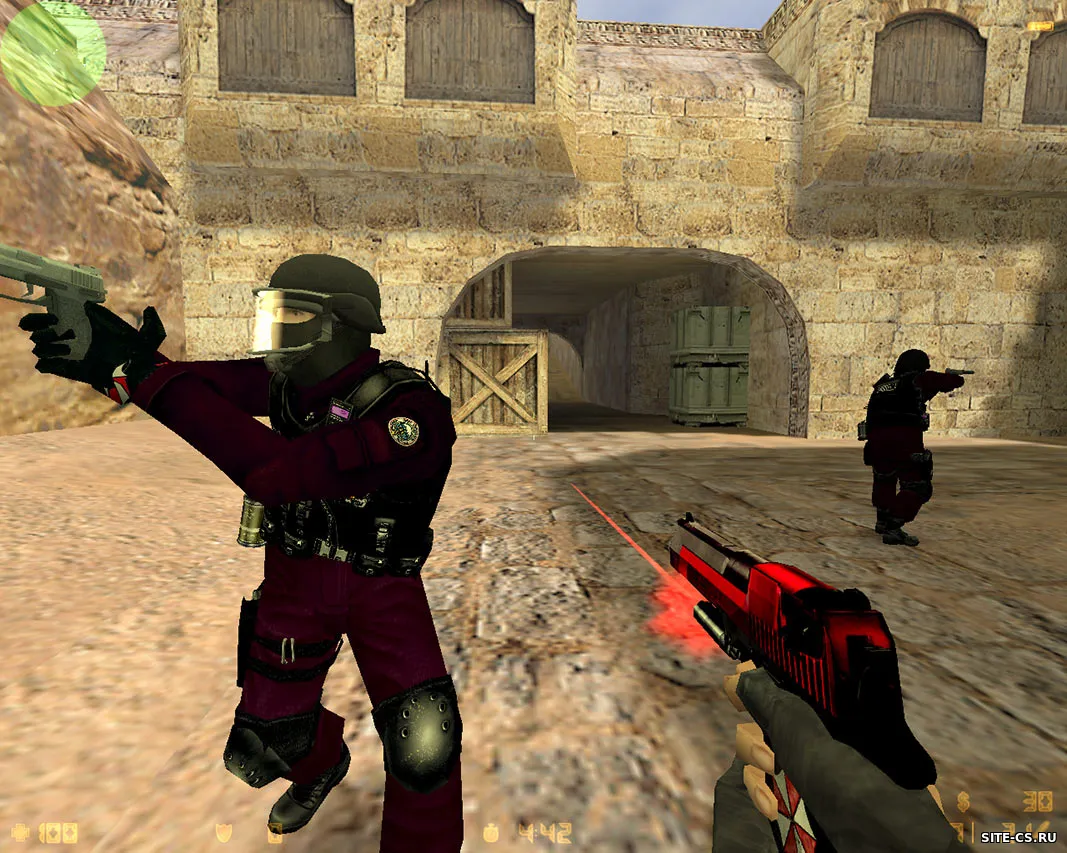Click the armor shield icon

tap(223, 831)
